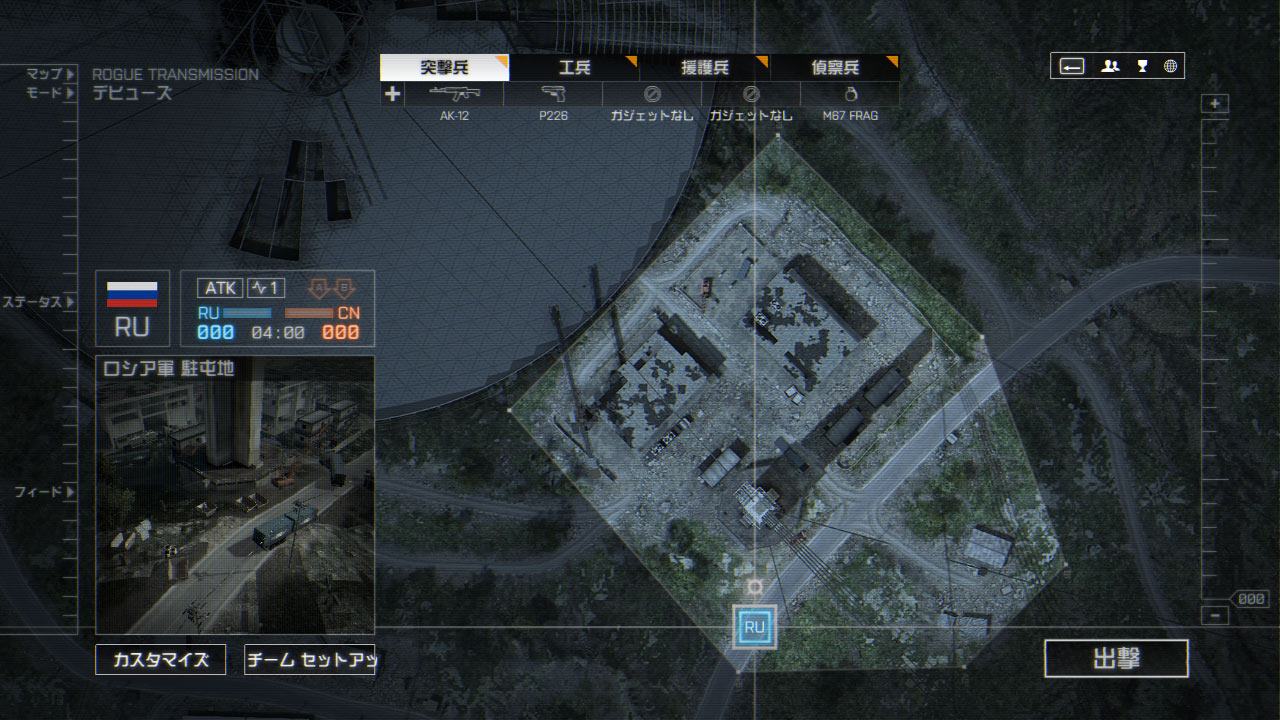Zoom in the map with the plus button
Viewport: 1280px width, 720px height.
click(x=1215, y=104)
